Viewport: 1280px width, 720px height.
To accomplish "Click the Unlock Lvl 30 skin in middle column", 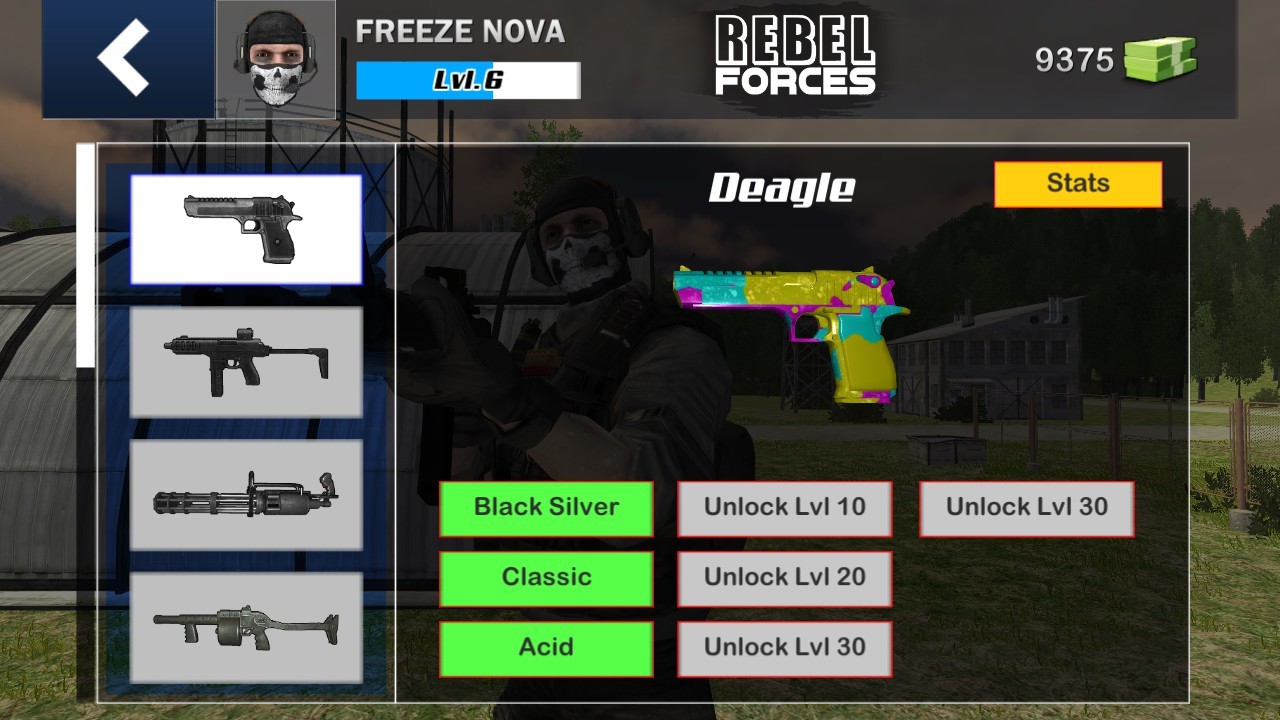I will [x=785, y=647].
